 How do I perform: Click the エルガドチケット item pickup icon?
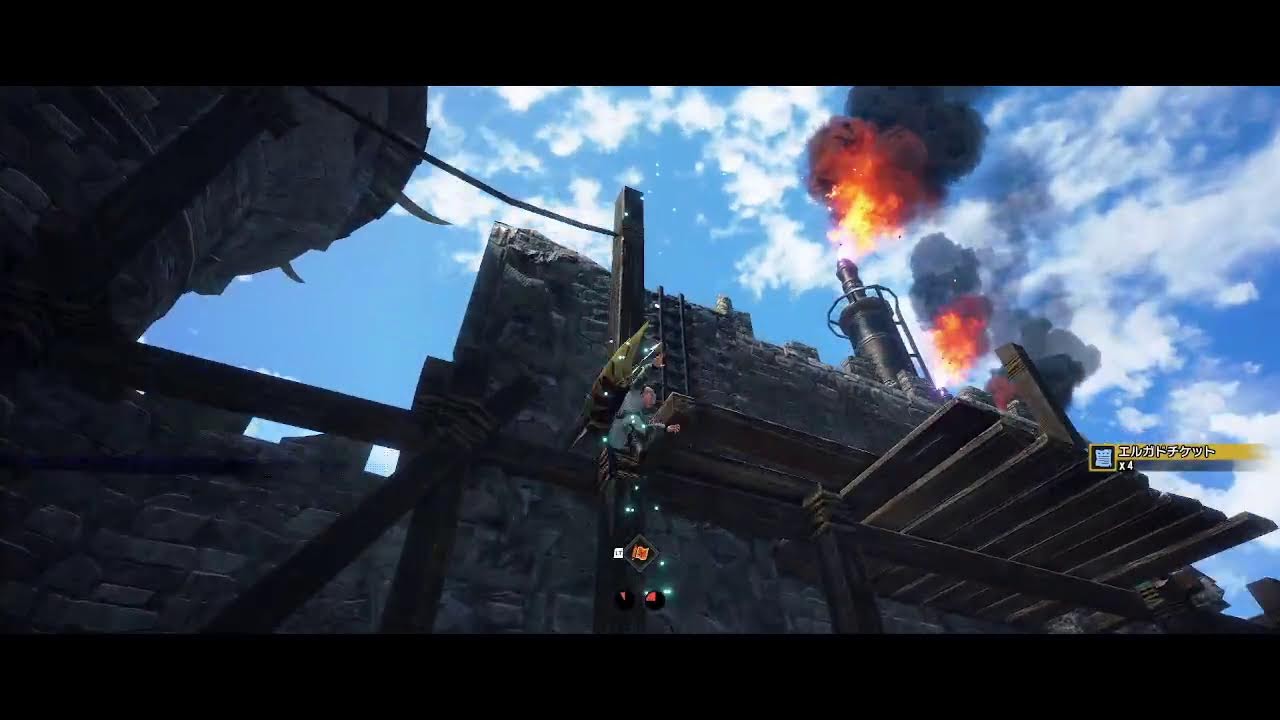tap(1102, 458)
